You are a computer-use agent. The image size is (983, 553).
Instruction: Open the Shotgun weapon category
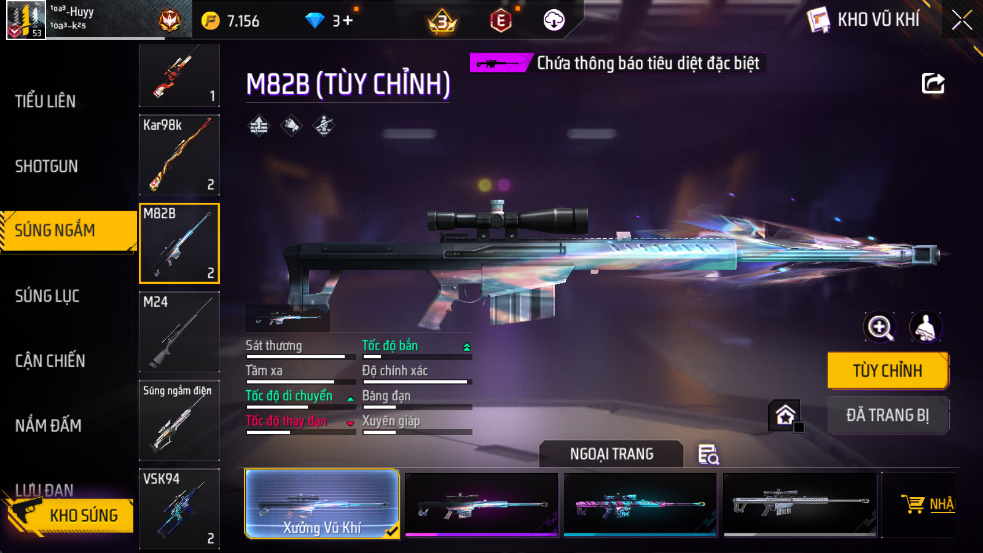coord(46,166)
